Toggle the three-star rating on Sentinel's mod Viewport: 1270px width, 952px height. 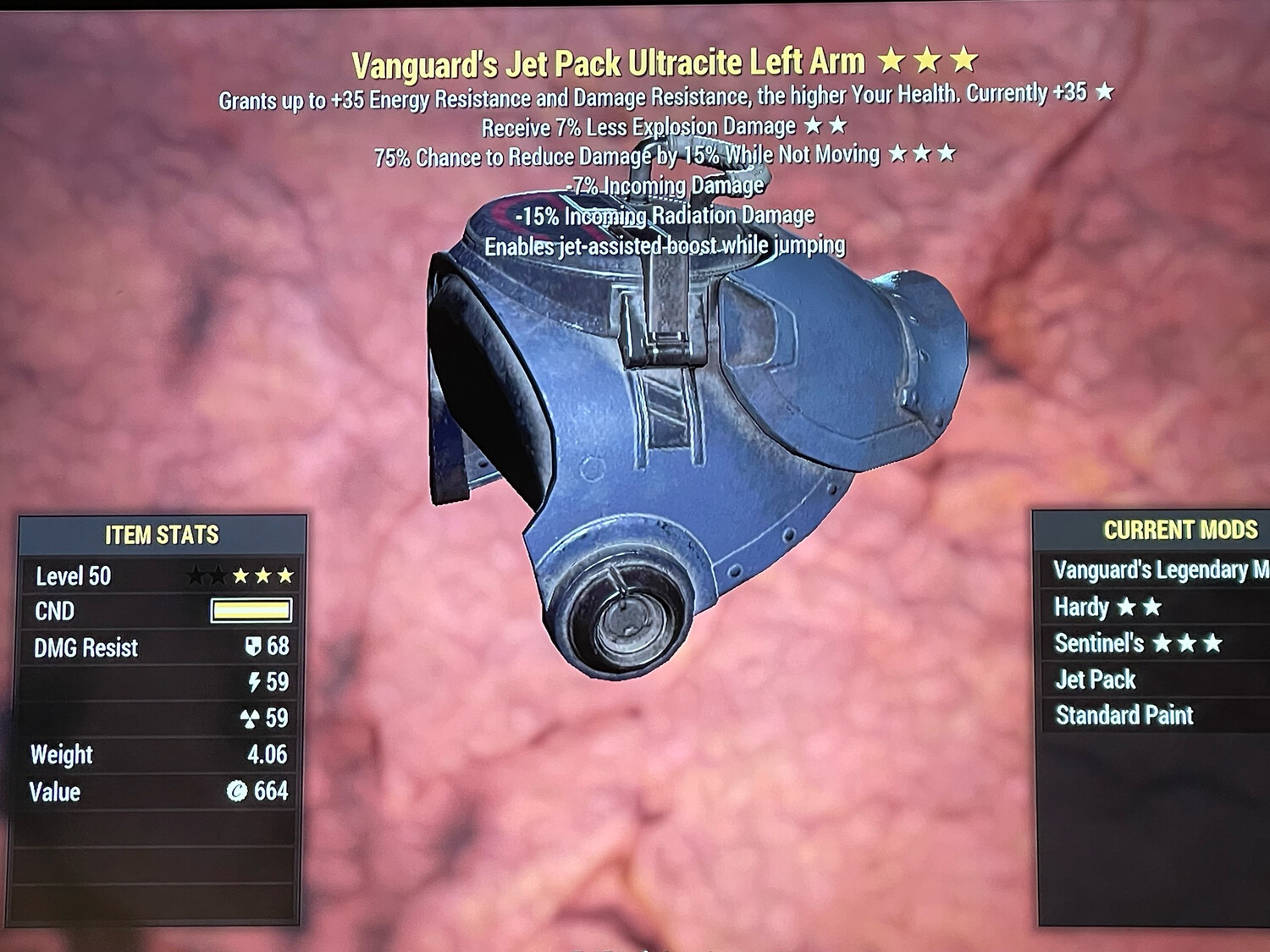(x=1190, y=643)
